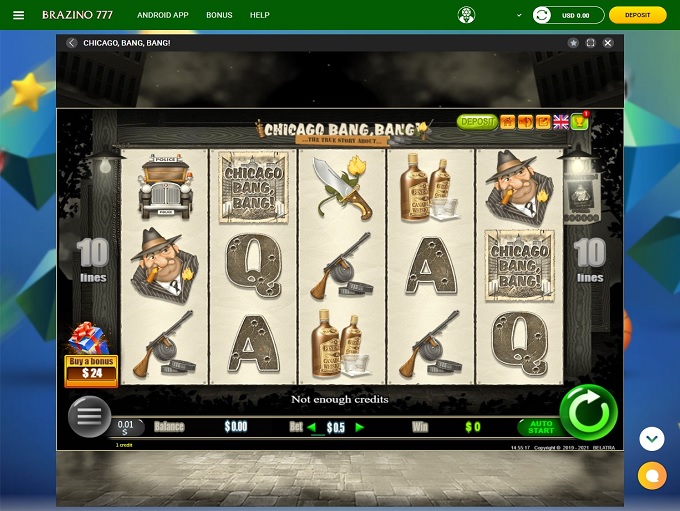
Task: Change language via the UK flag
Action: [x=561, y=122]
